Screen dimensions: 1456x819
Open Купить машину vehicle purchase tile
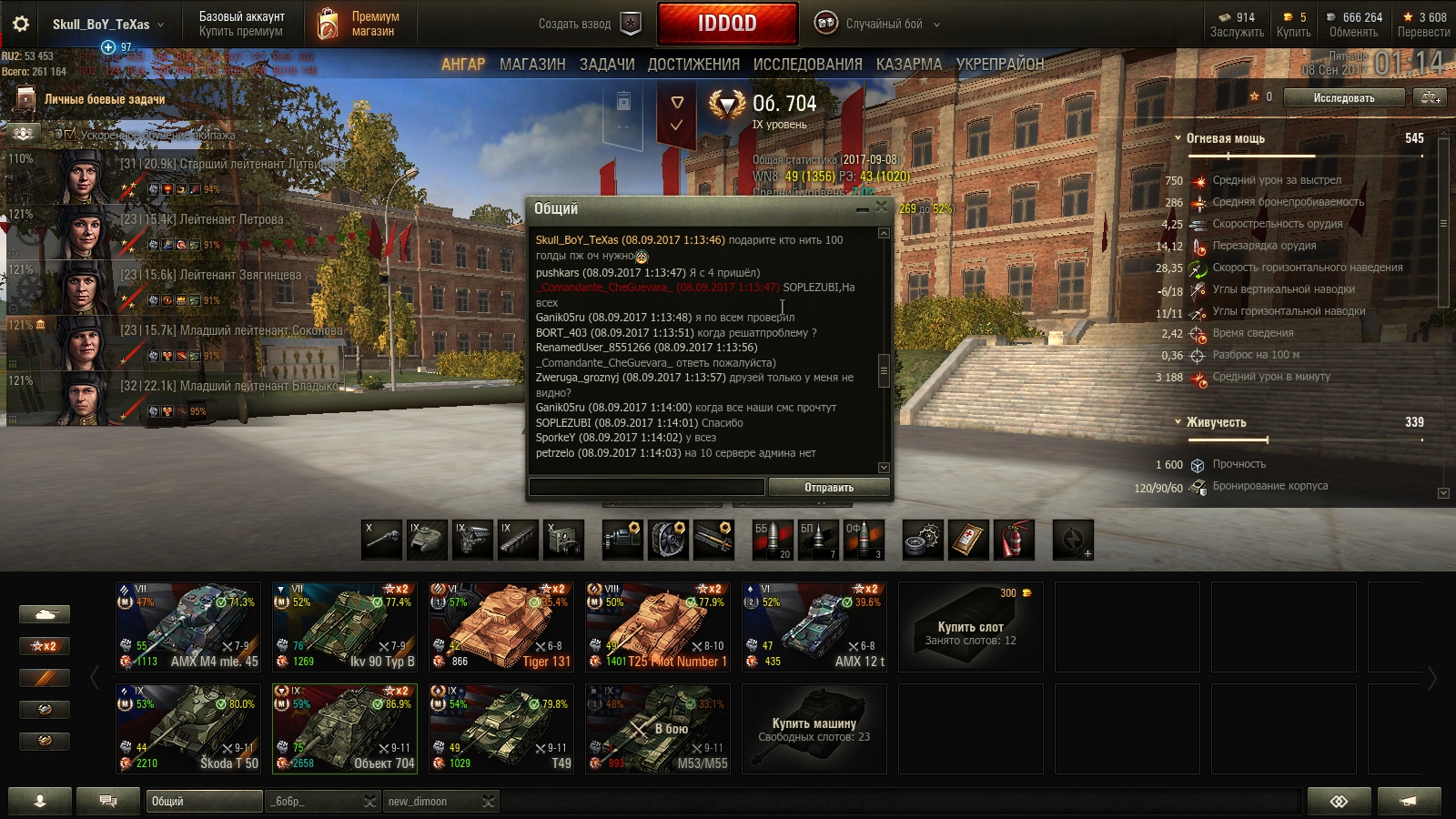(814, 729)
